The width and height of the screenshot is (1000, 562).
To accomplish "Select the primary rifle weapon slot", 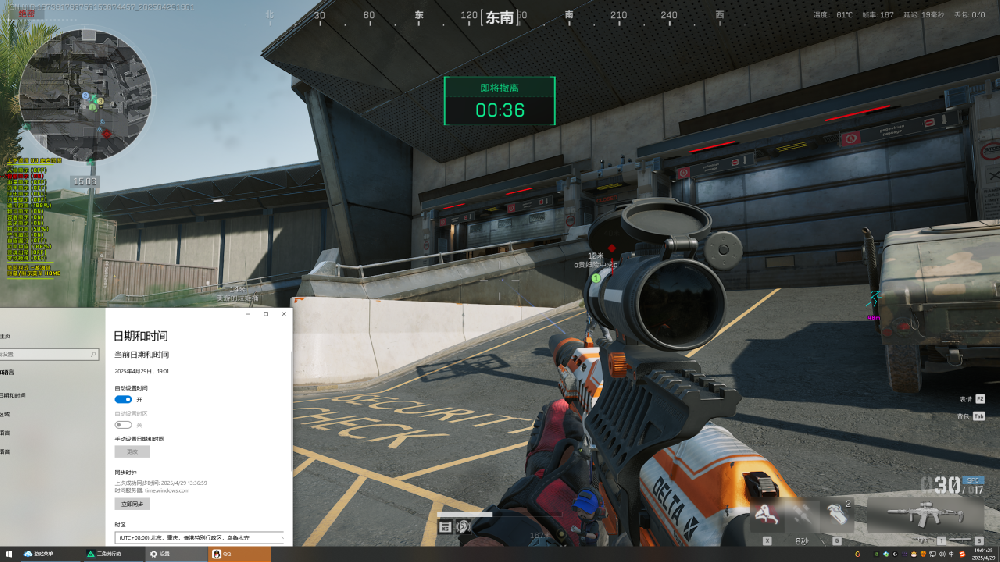I will 921,516.
